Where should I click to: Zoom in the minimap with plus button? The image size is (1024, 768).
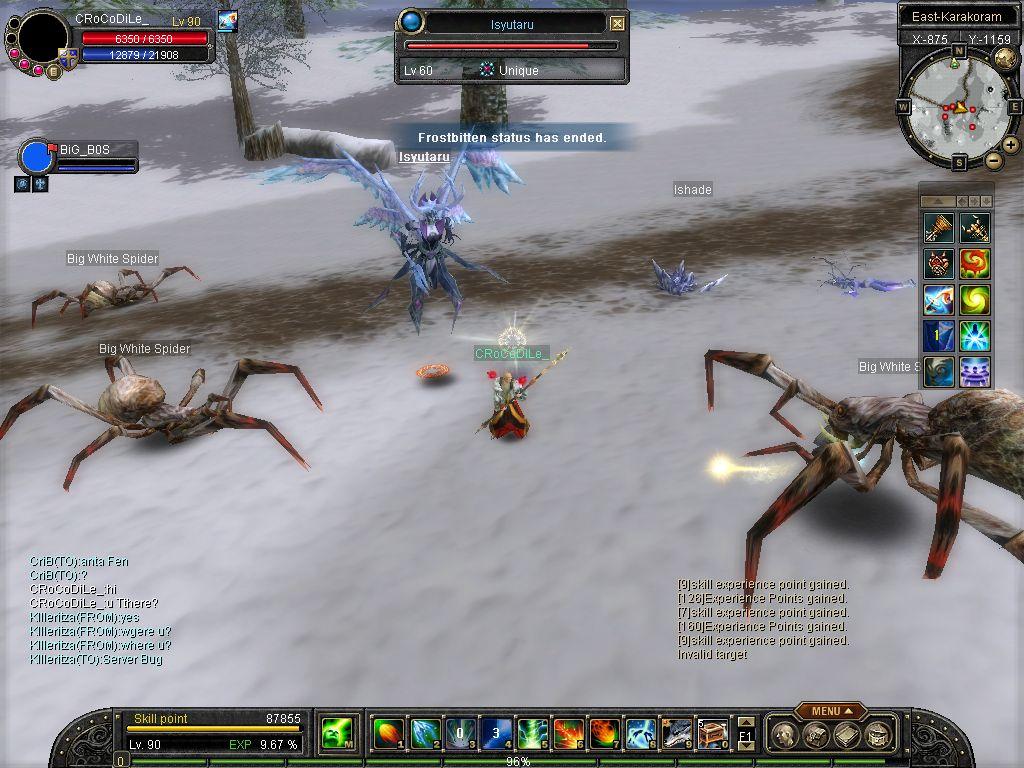click(1011, 145)
